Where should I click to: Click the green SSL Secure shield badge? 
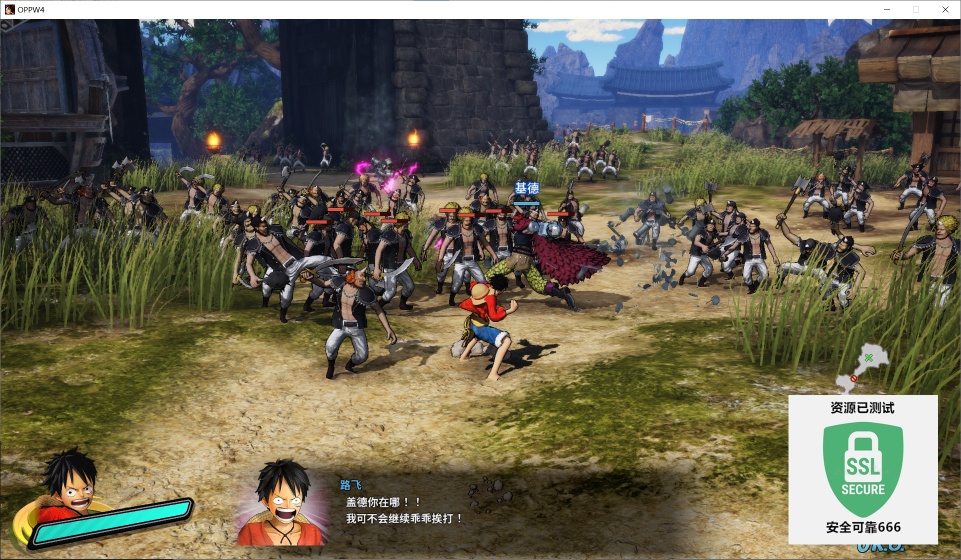point(862,469)
